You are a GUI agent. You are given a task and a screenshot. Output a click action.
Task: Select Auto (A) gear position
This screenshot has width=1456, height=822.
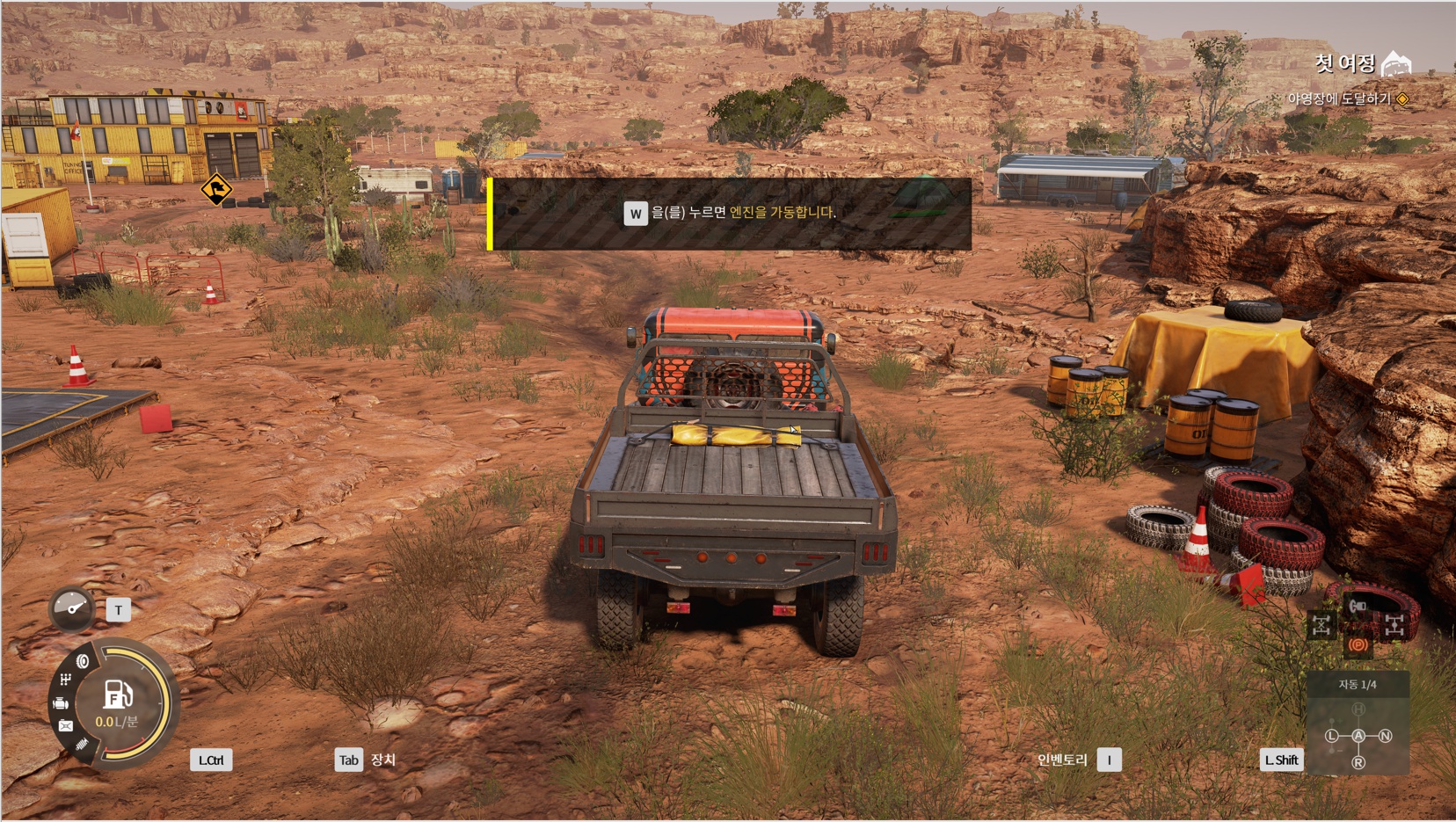click(x=1358, y=736)
